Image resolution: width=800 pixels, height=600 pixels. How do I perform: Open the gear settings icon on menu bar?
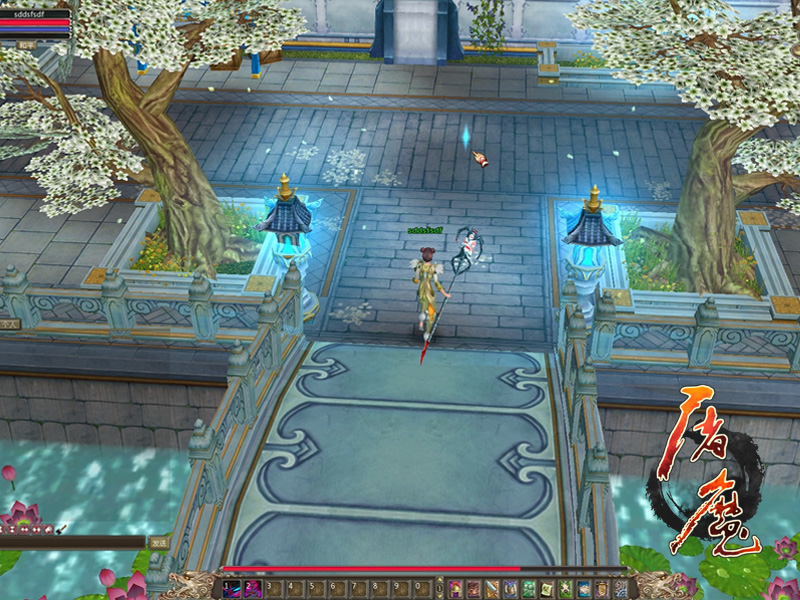click(621, 588)
